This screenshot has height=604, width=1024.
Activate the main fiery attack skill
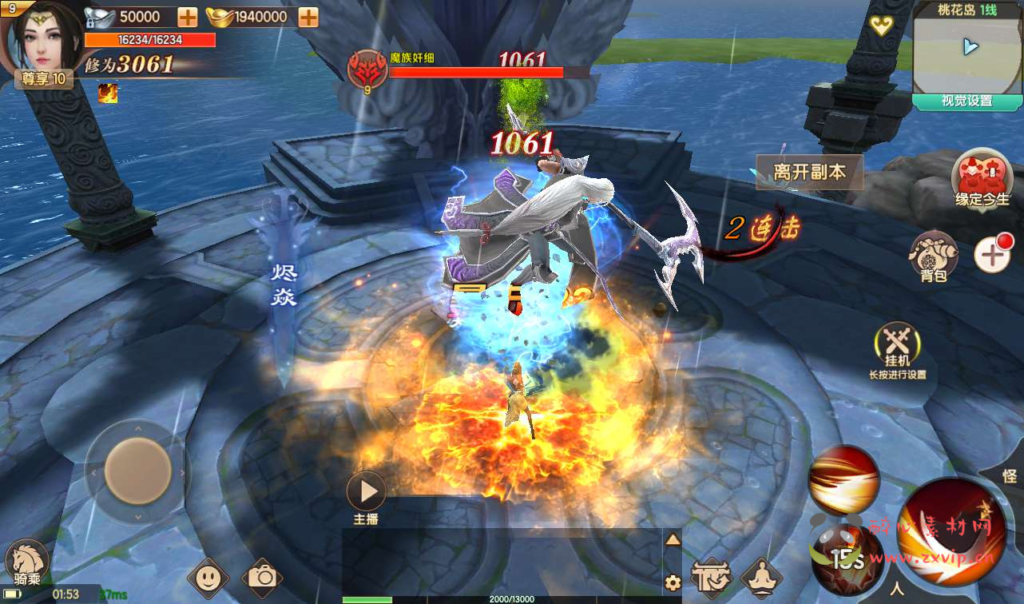coord(950,530)
